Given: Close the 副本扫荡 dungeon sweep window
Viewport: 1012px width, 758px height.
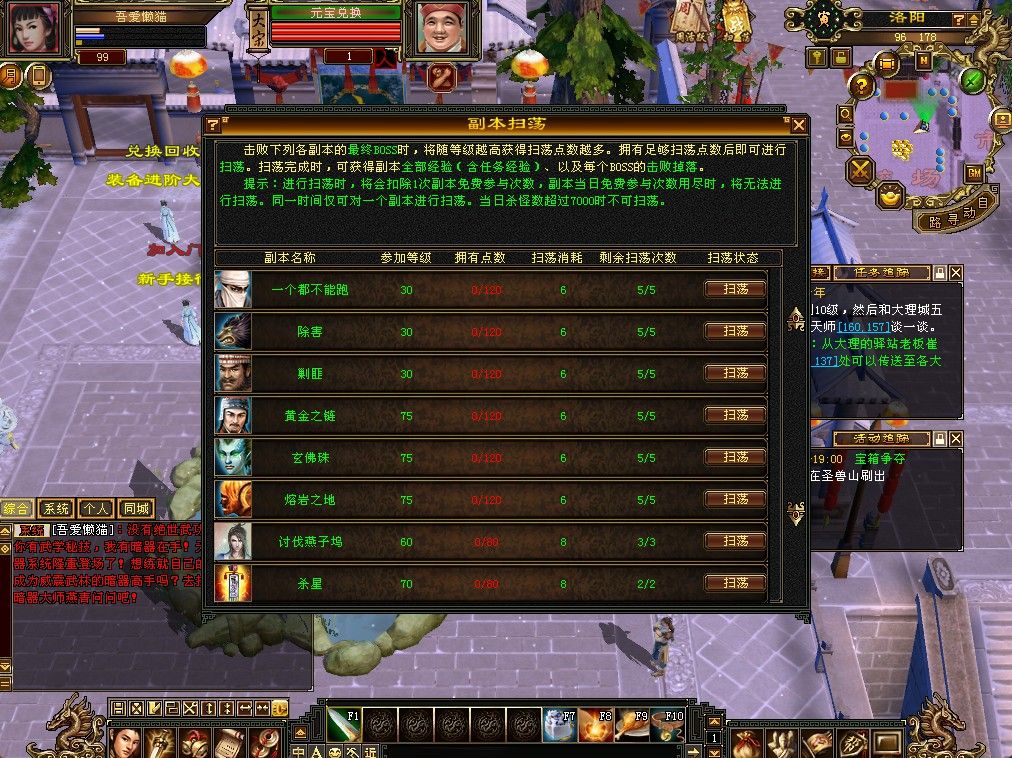Looking at the screenshot, I should click(798, 125).
